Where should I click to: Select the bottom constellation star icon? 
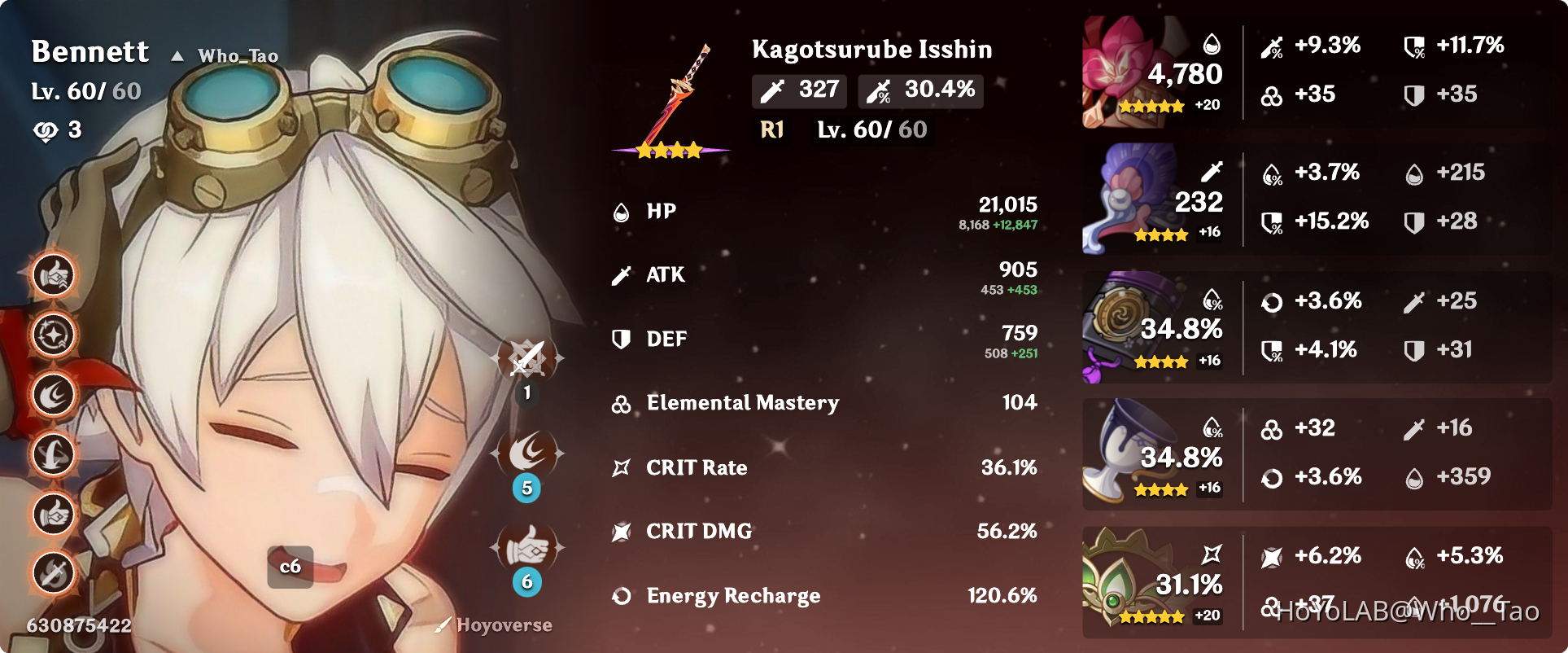point(52,572)
